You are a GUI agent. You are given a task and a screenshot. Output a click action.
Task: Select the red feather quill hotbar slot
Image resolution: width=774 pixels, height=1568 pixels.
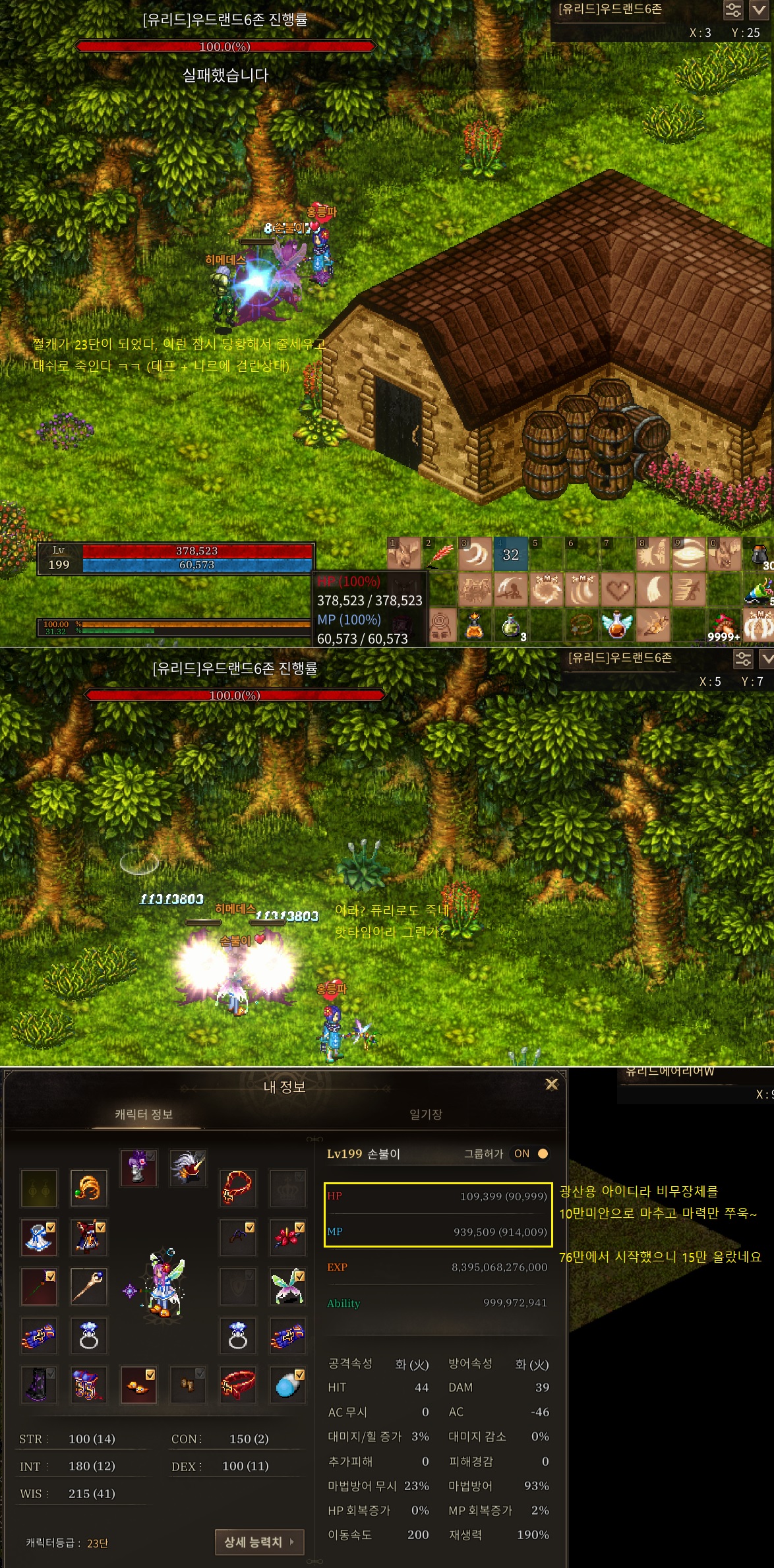click(x=440, y=554)
